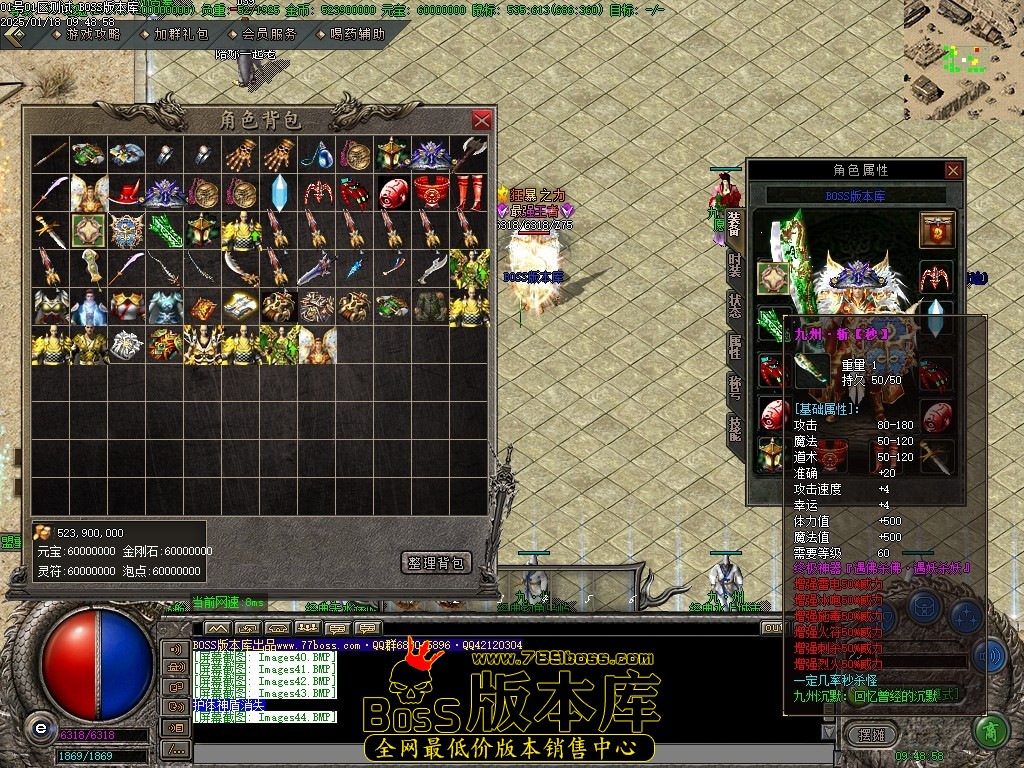Click the 整理背包 sort button
The width and height of the screenshot is (1024, 768).
[436, 563]
